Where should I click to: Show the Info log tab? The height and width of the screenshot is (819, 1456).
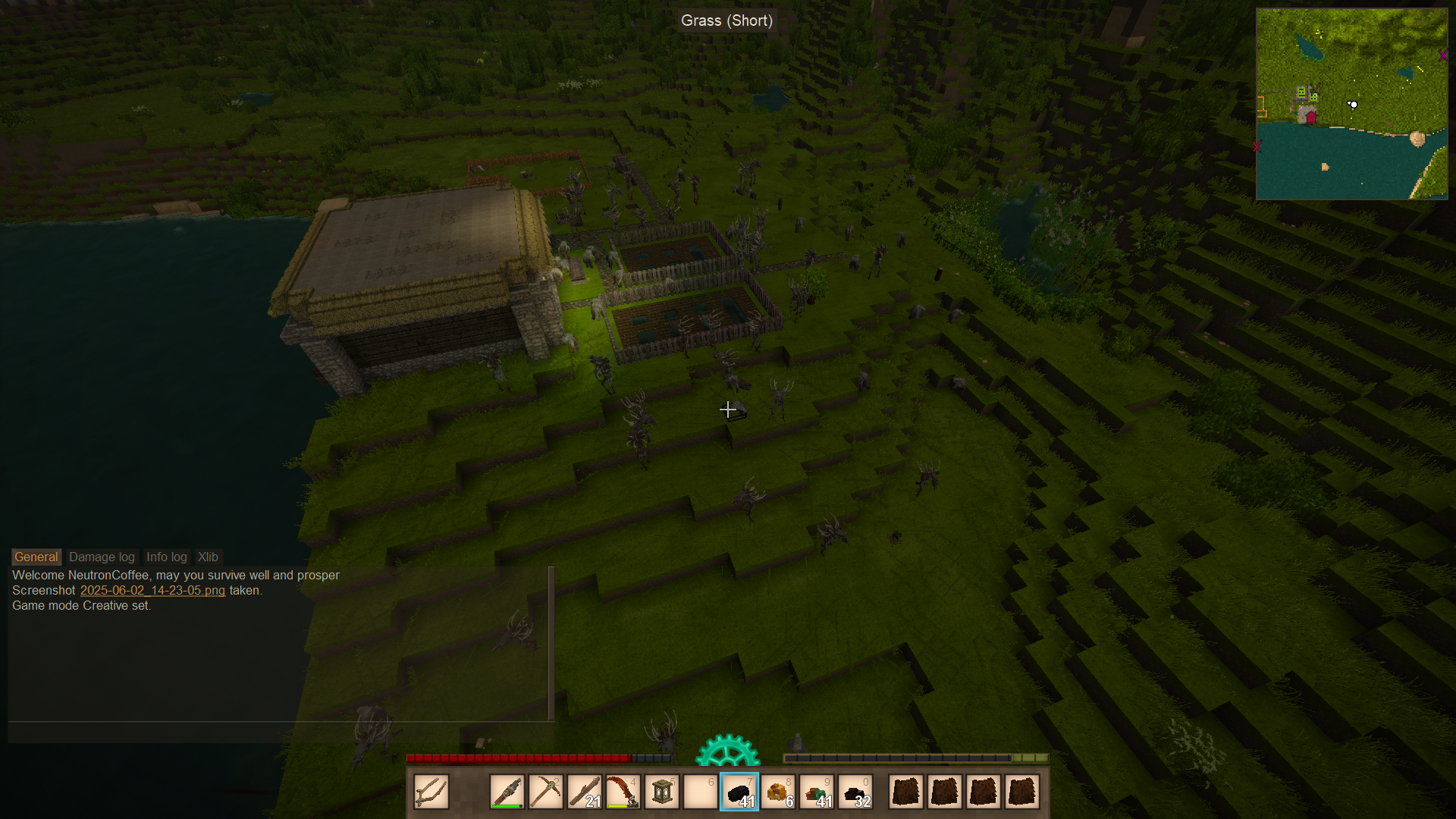coord(166,557)
